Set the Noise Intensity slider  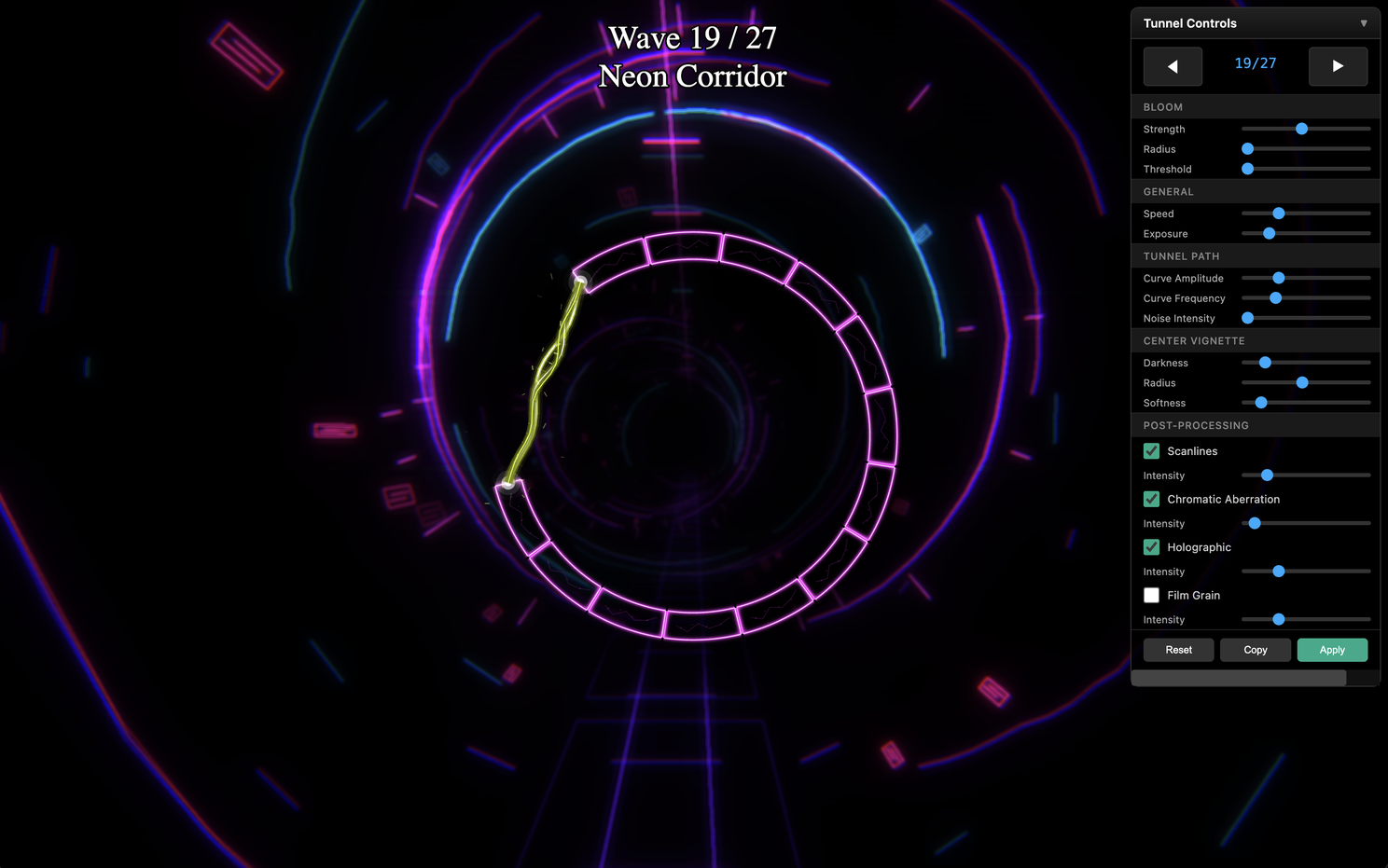1246,318
